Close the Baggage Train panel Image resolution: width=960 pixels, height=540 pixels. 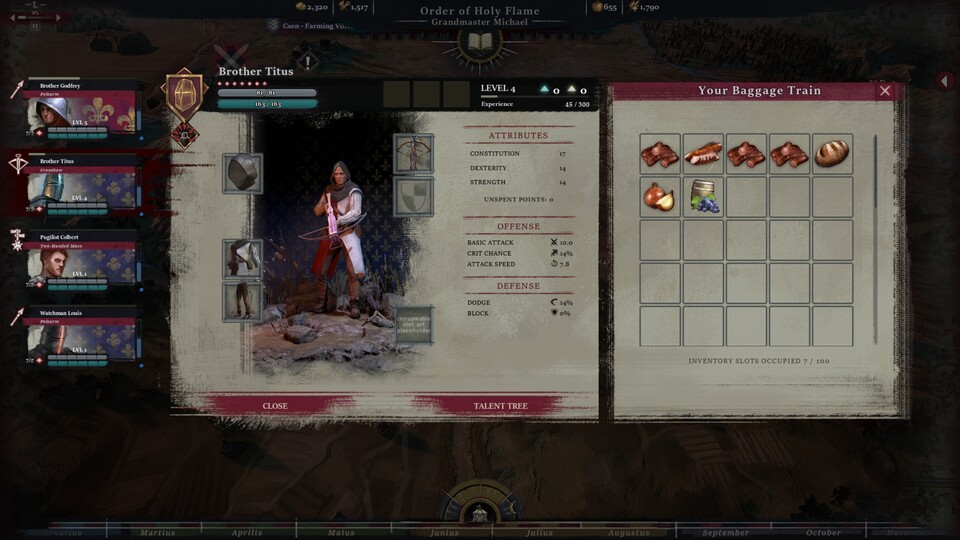(884, 91)
